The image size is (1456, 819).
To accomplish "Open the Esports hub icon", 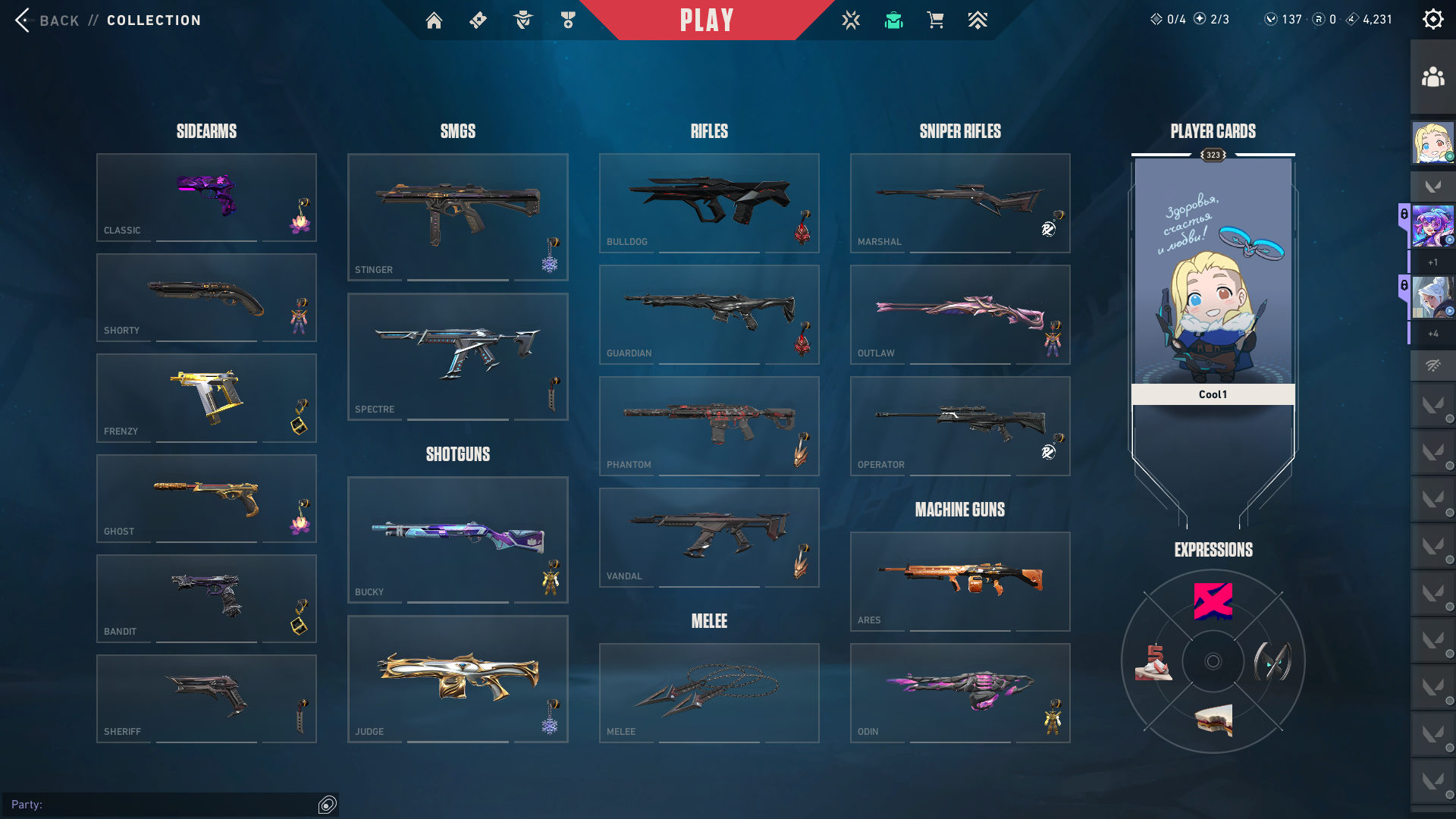I will tap(851, 20).
